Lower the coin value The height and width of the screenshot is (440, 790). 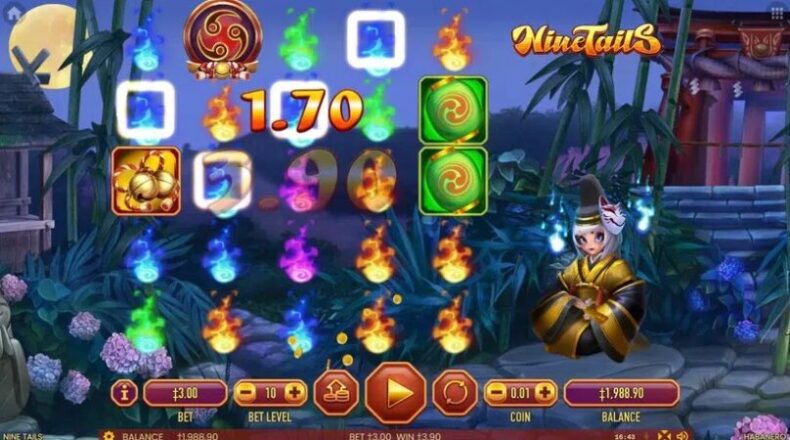pos(495,392)
